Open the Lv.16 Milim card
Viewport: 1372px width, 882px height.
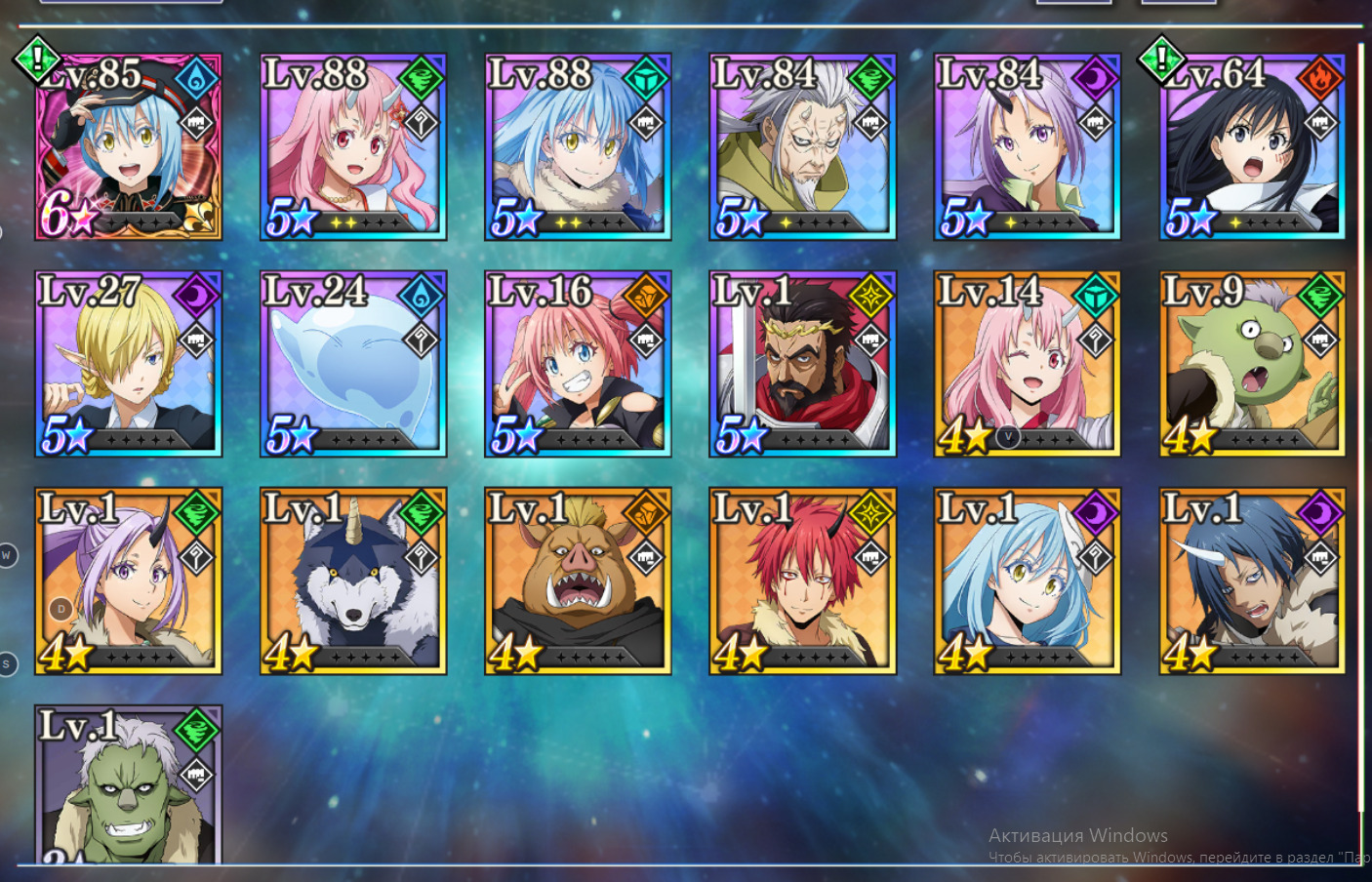click(578, 364)
